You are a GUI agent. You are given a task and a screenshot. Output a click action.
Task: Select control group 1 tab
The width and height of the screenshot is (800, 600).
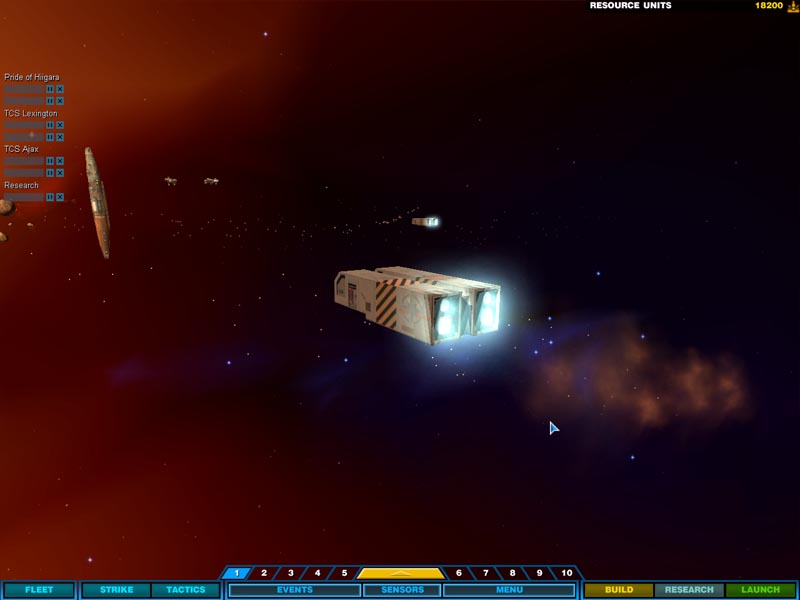pyautogui.click(x=237, y=573)
